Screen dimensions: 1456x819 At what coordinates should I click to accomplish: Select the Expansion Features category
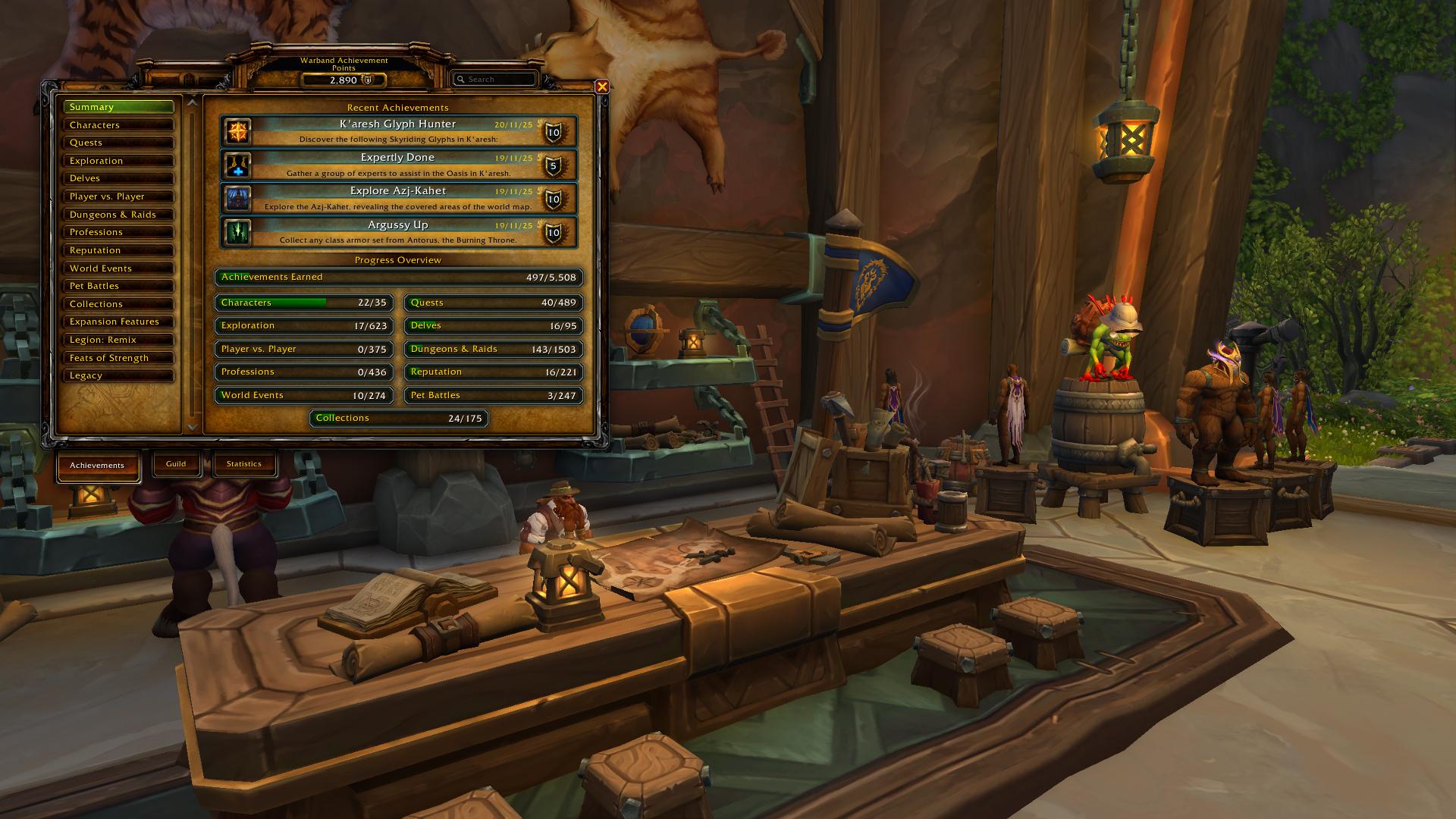coord(118,322)
